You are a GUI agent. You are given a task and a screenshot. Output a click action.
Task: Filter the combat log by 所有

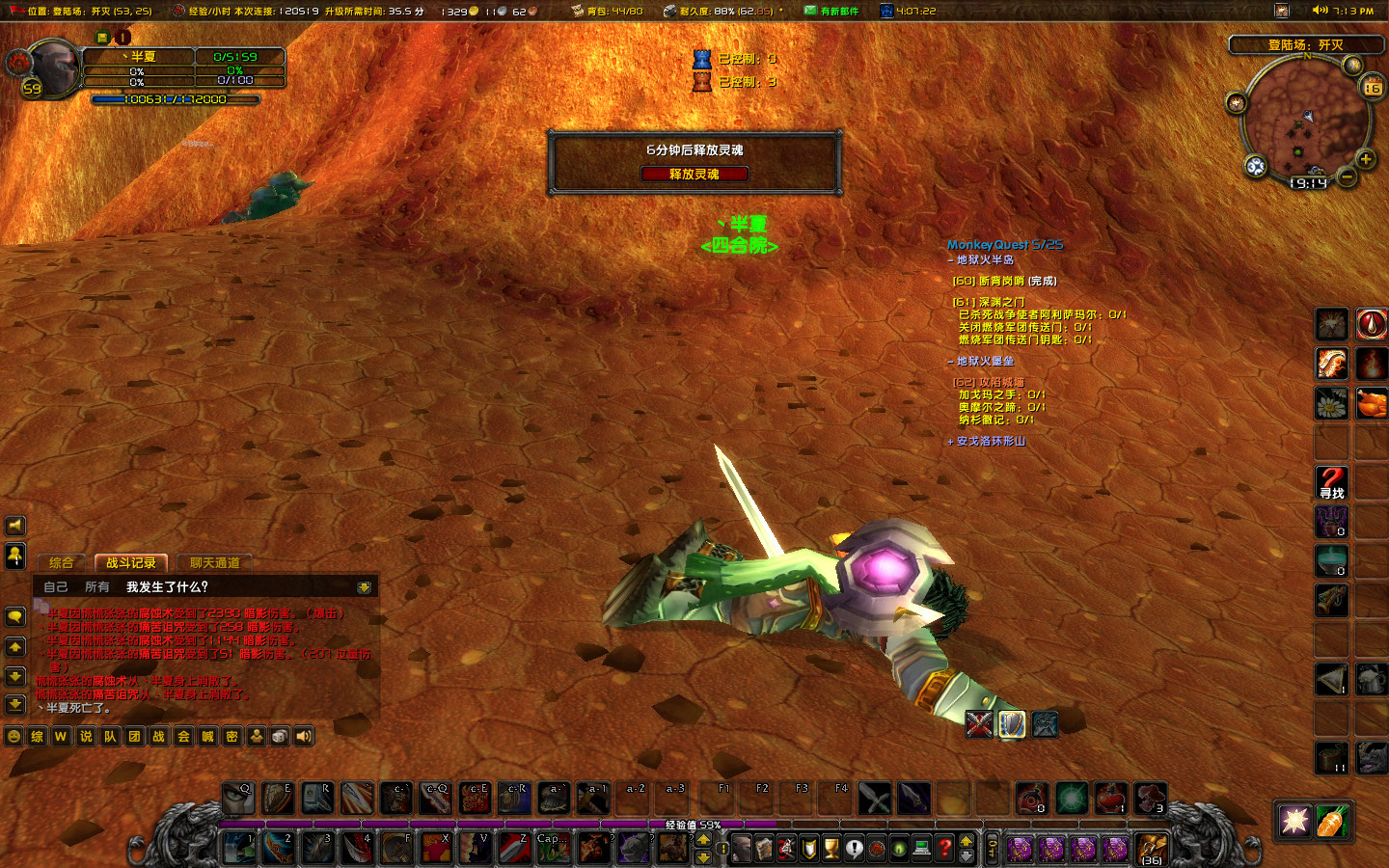[x=96, y=586]
